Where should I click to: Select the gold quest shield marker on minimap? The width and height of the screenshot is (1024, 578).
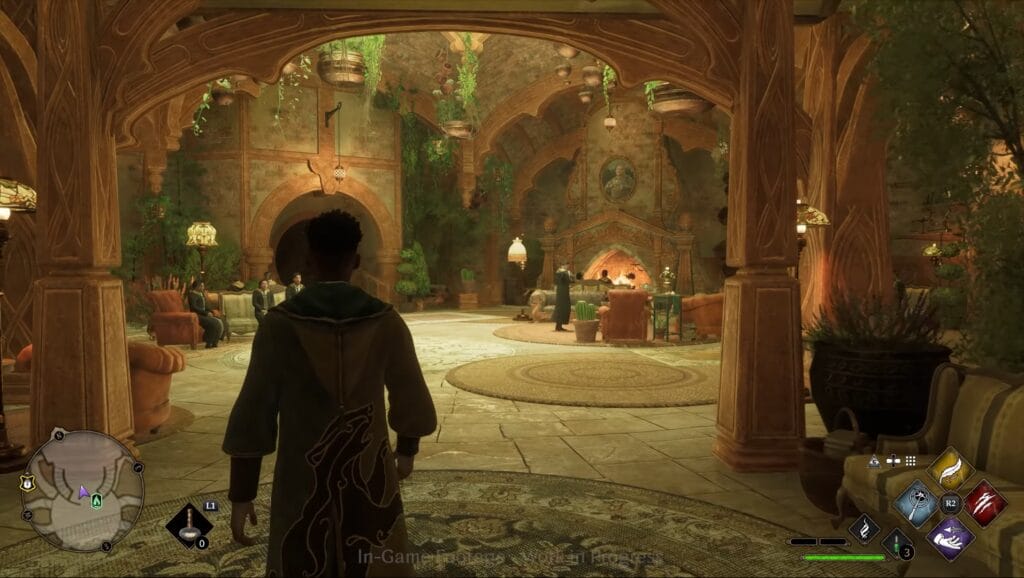tap(27, 483)
